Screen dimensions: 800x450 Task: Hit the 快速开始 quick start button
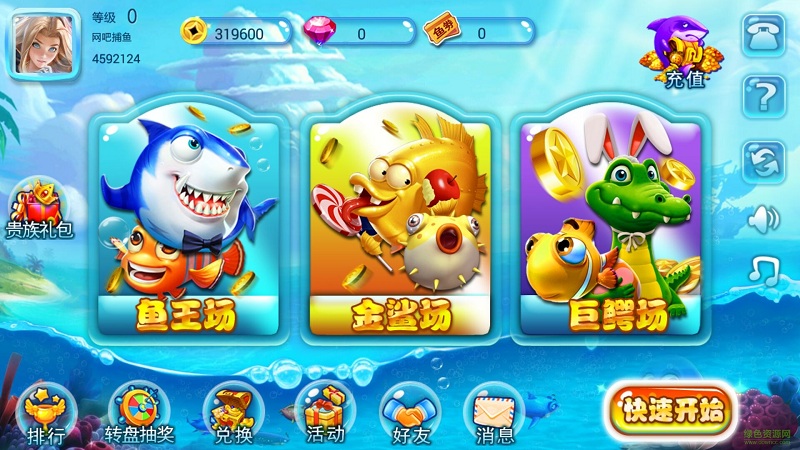670,408
